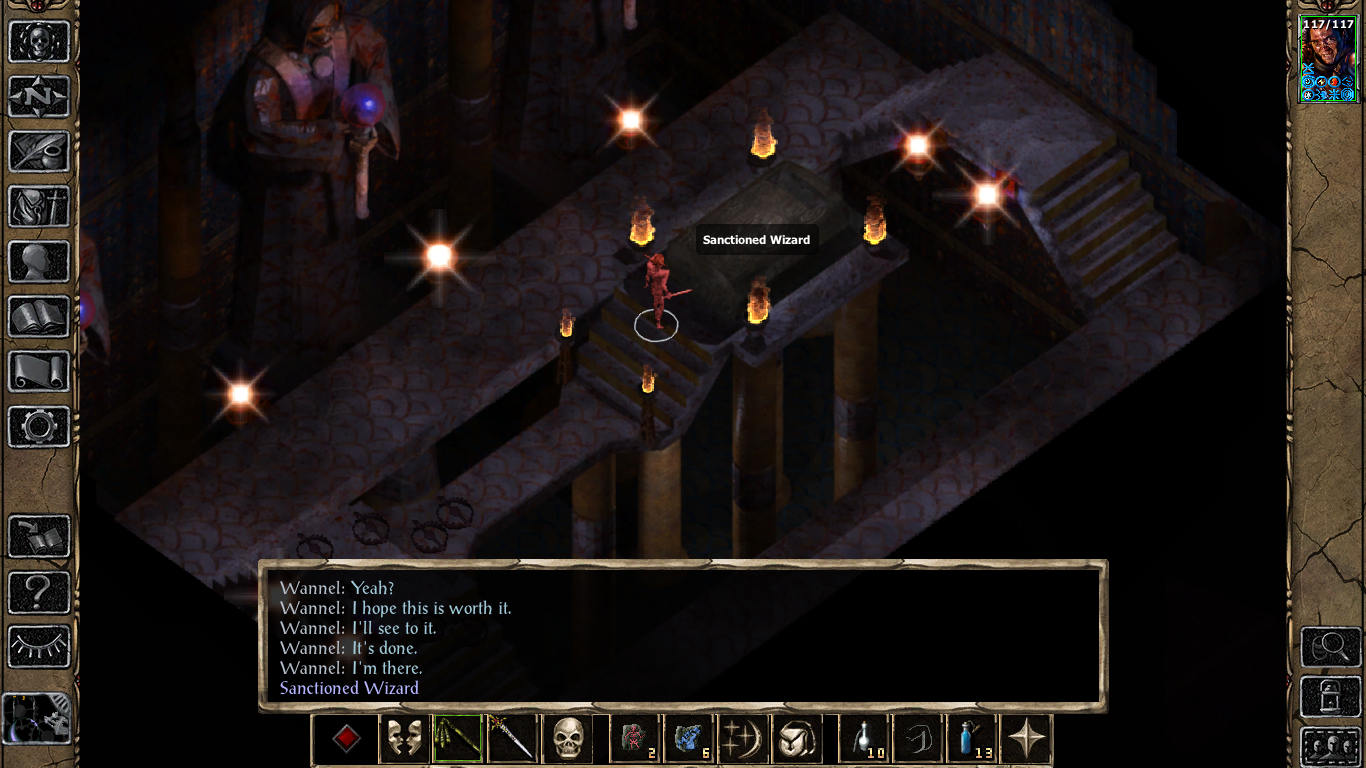Open the area map with the compass button

point(39,97)
